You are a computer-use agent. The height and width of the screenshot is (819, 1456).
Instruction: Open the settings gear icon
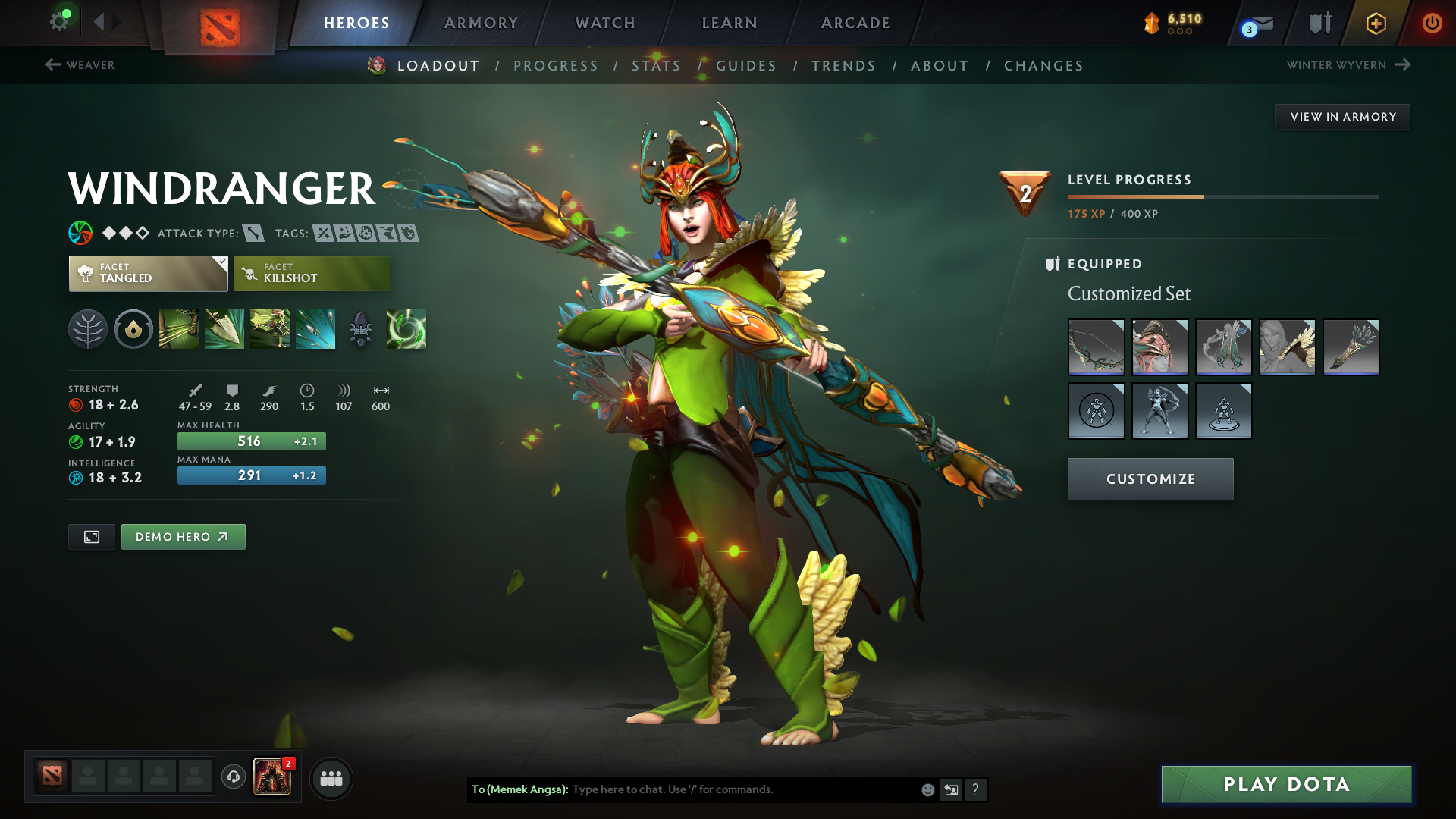tap(59, 21)
